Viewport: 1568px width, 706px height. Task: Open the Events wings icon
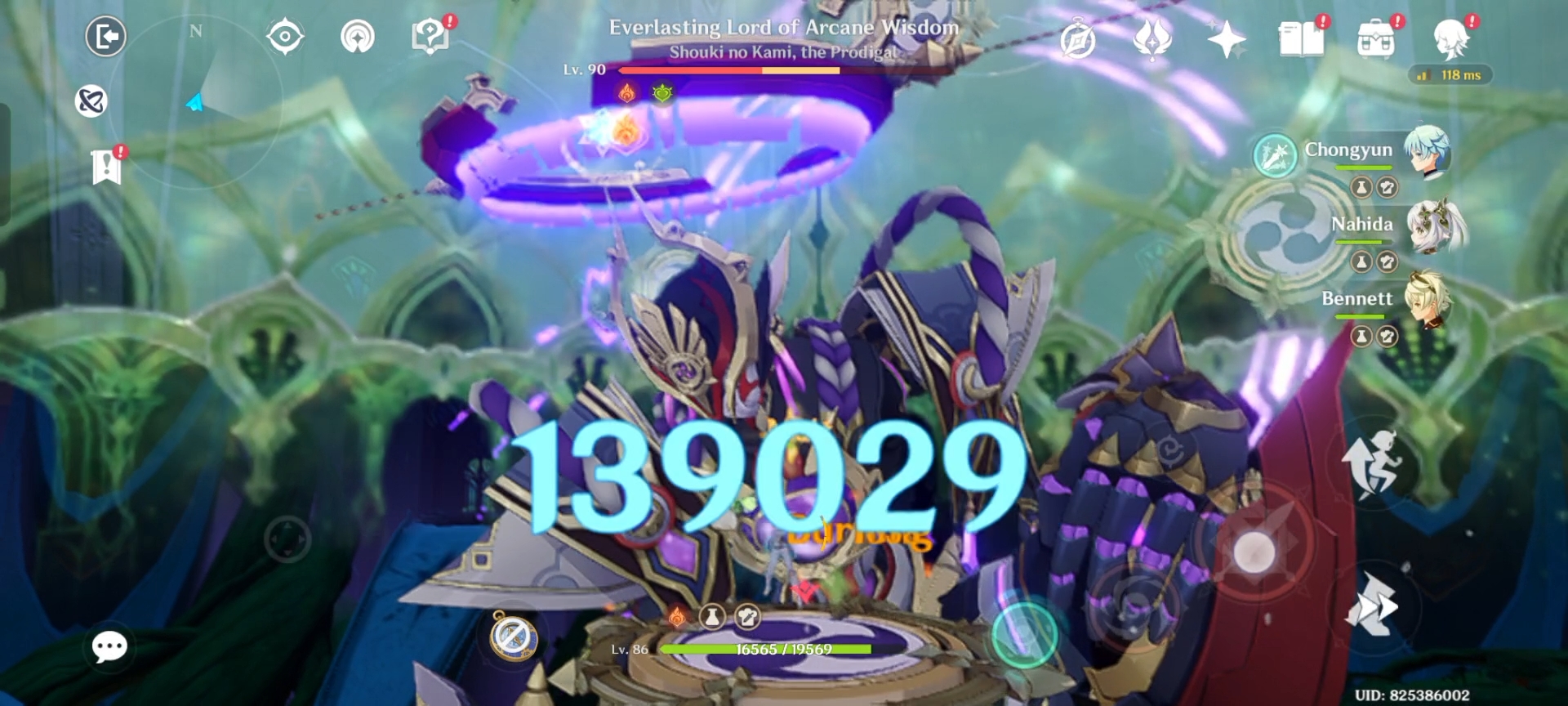[1151, 37]
